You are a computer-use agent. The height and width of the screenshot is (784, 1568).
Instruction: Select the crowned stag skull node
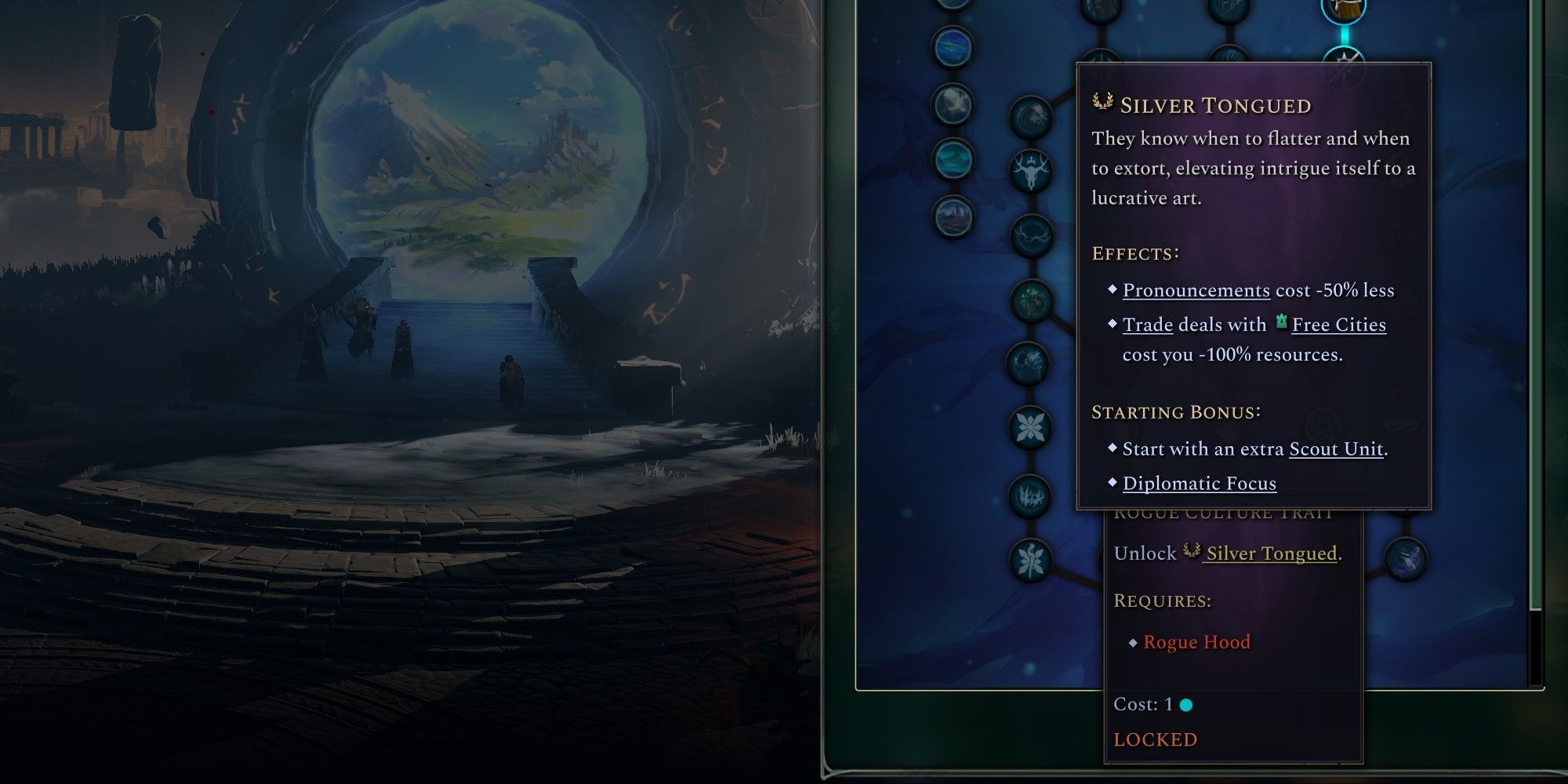1031,172
